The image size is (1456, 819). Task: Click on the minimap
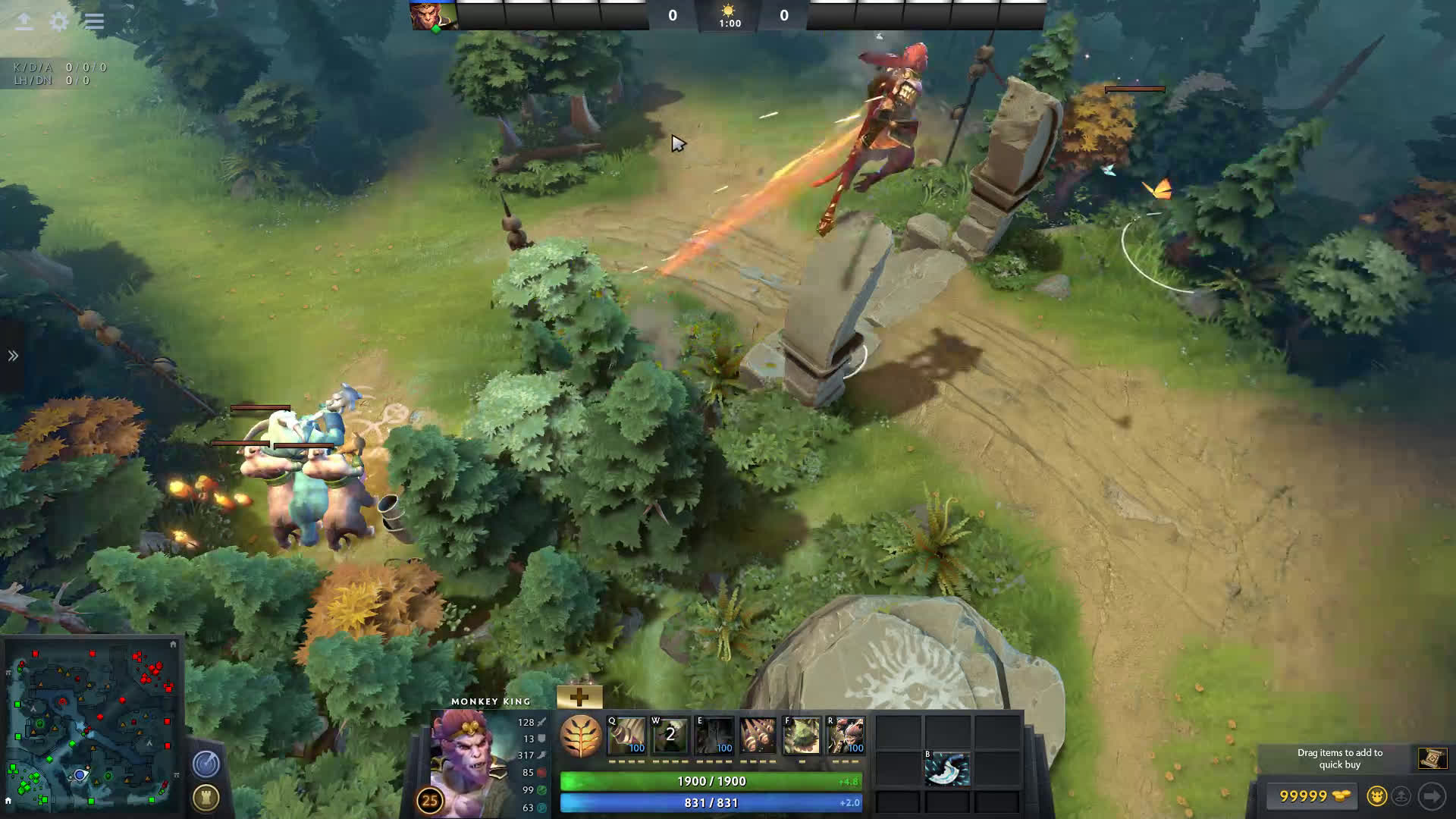click(x=91, y=726)
